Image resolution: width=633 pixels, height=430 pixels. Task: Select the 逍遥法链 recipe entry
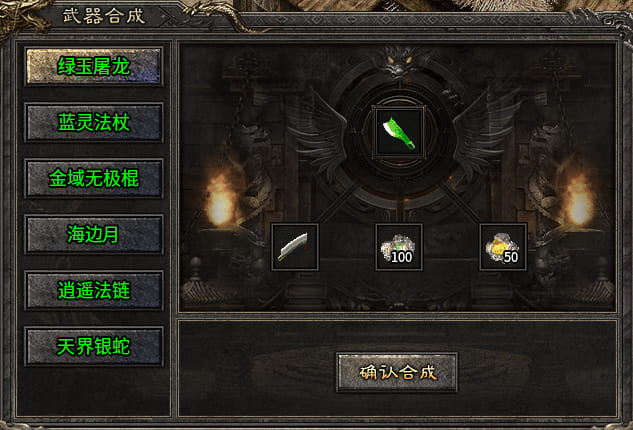[95, 291]
